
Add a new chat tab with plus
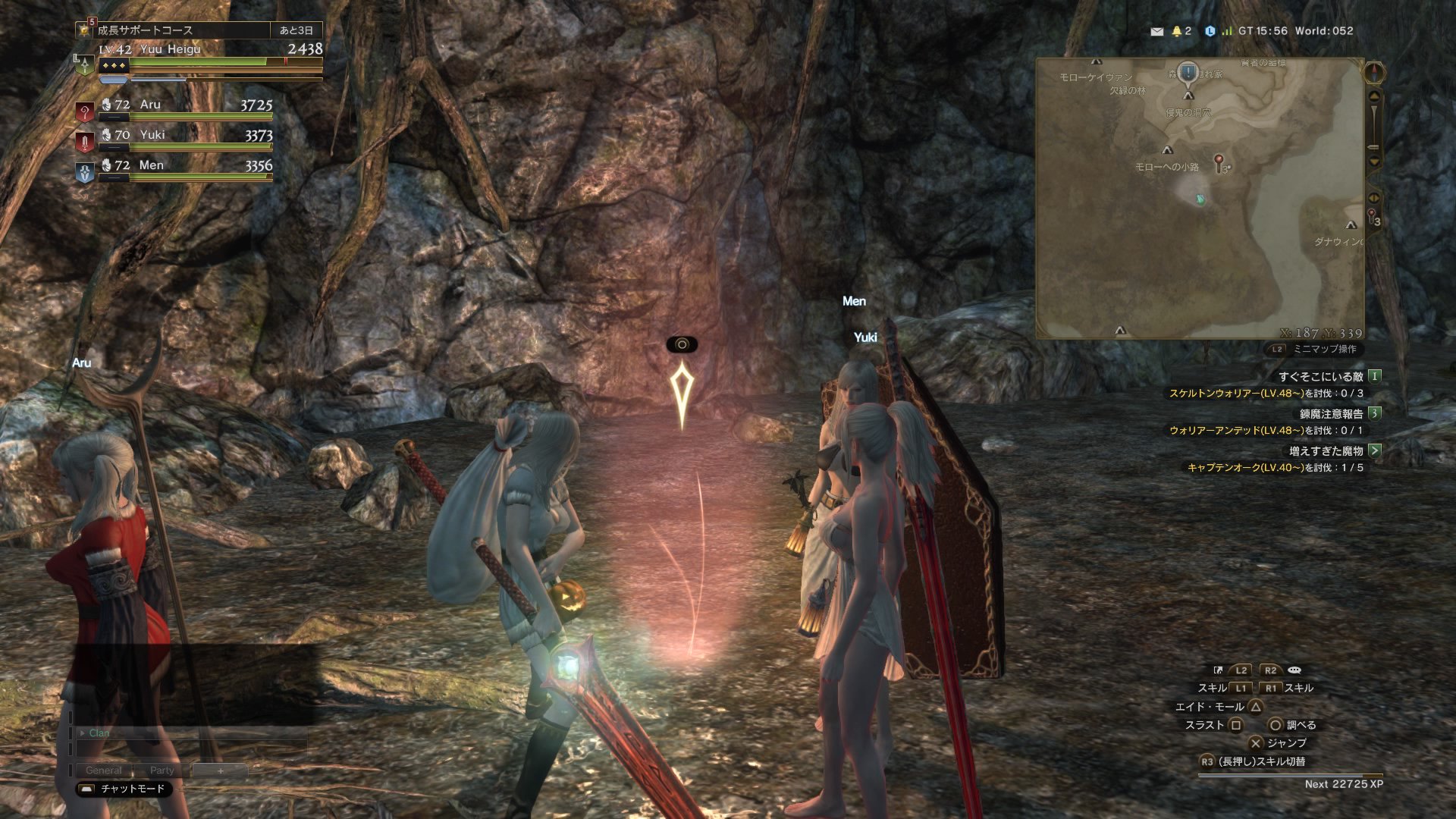coord(221,770)
